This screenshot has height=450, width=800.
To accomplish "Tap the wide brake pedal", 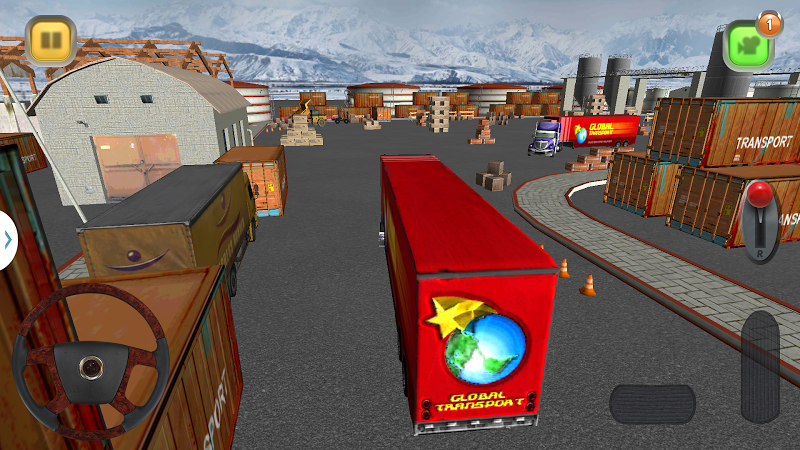I will pyautogui.click(x=652, y=404).
